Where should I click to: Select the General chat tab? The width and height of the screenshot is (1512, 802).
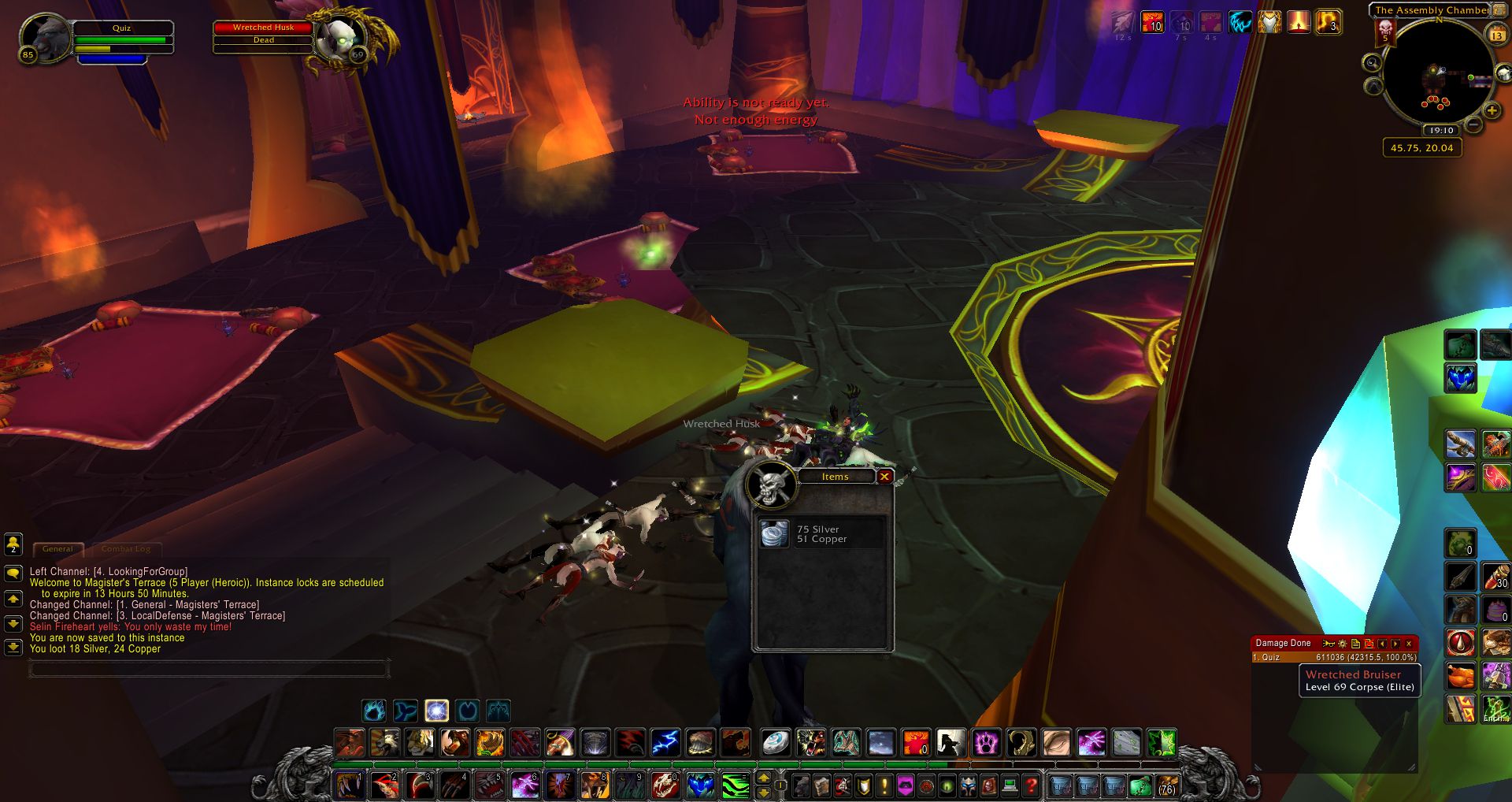57,549
